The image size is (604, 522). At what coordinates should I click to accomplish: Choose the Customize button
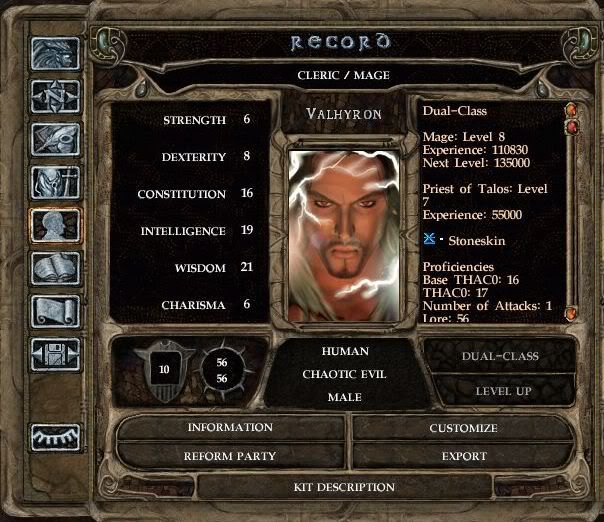pos(463,428)
